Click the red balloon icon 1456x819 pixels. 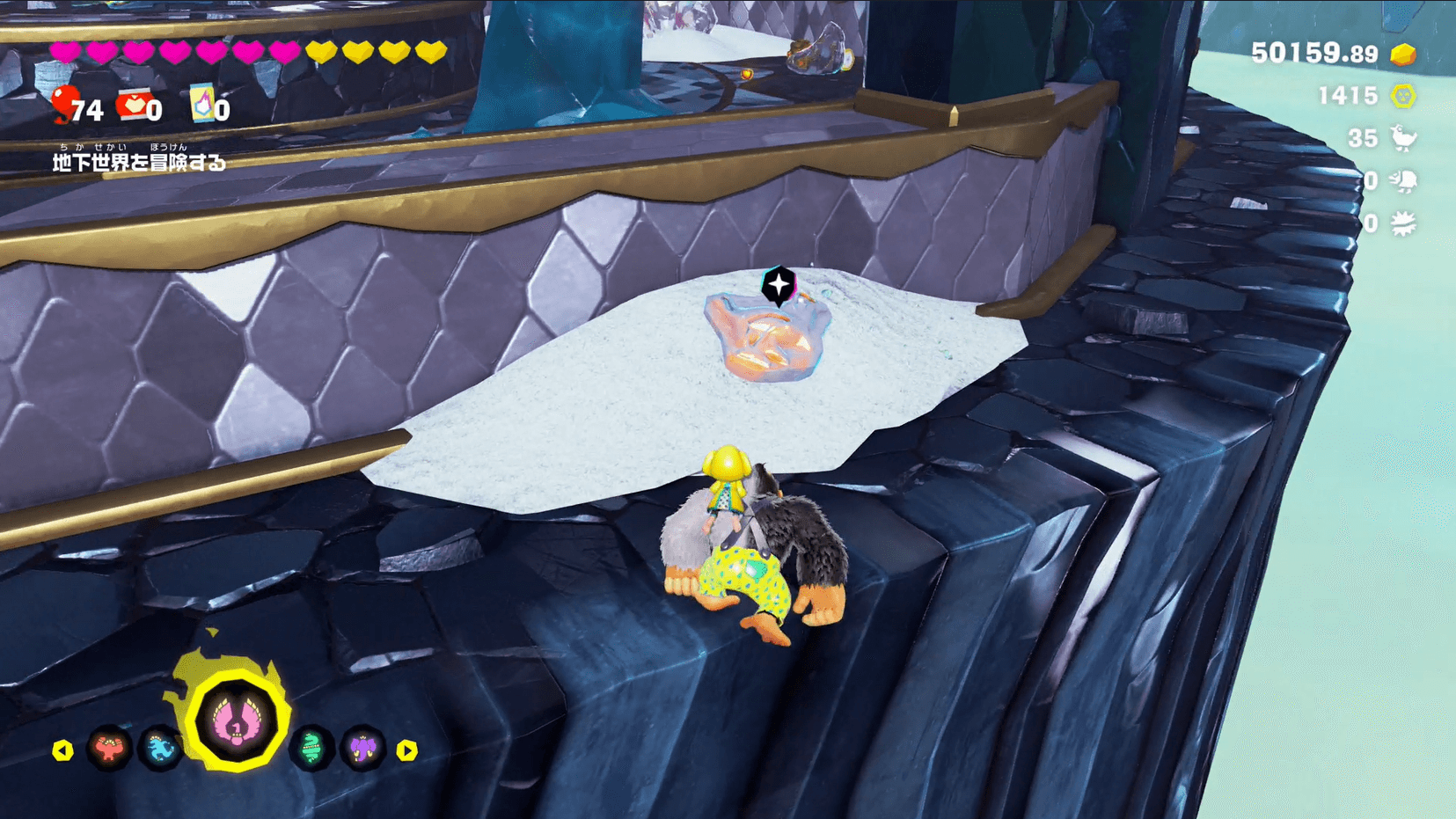click(x=63, y=103)
